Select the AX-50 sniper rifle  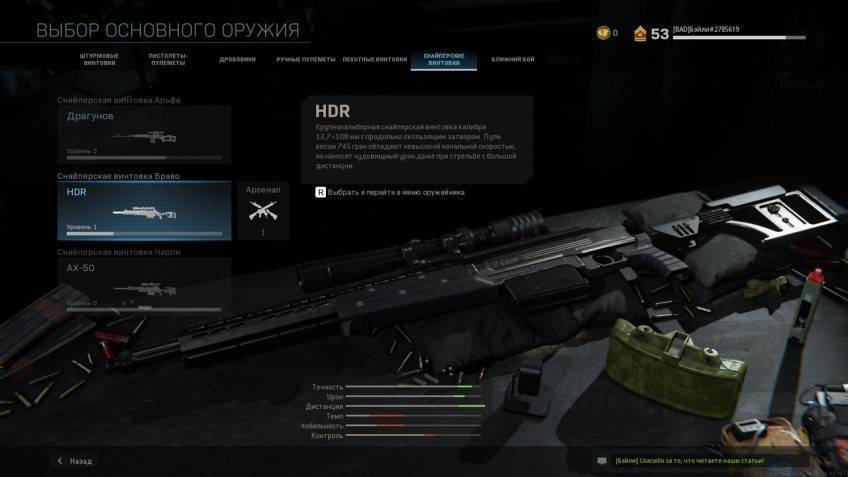coord(144,286)
